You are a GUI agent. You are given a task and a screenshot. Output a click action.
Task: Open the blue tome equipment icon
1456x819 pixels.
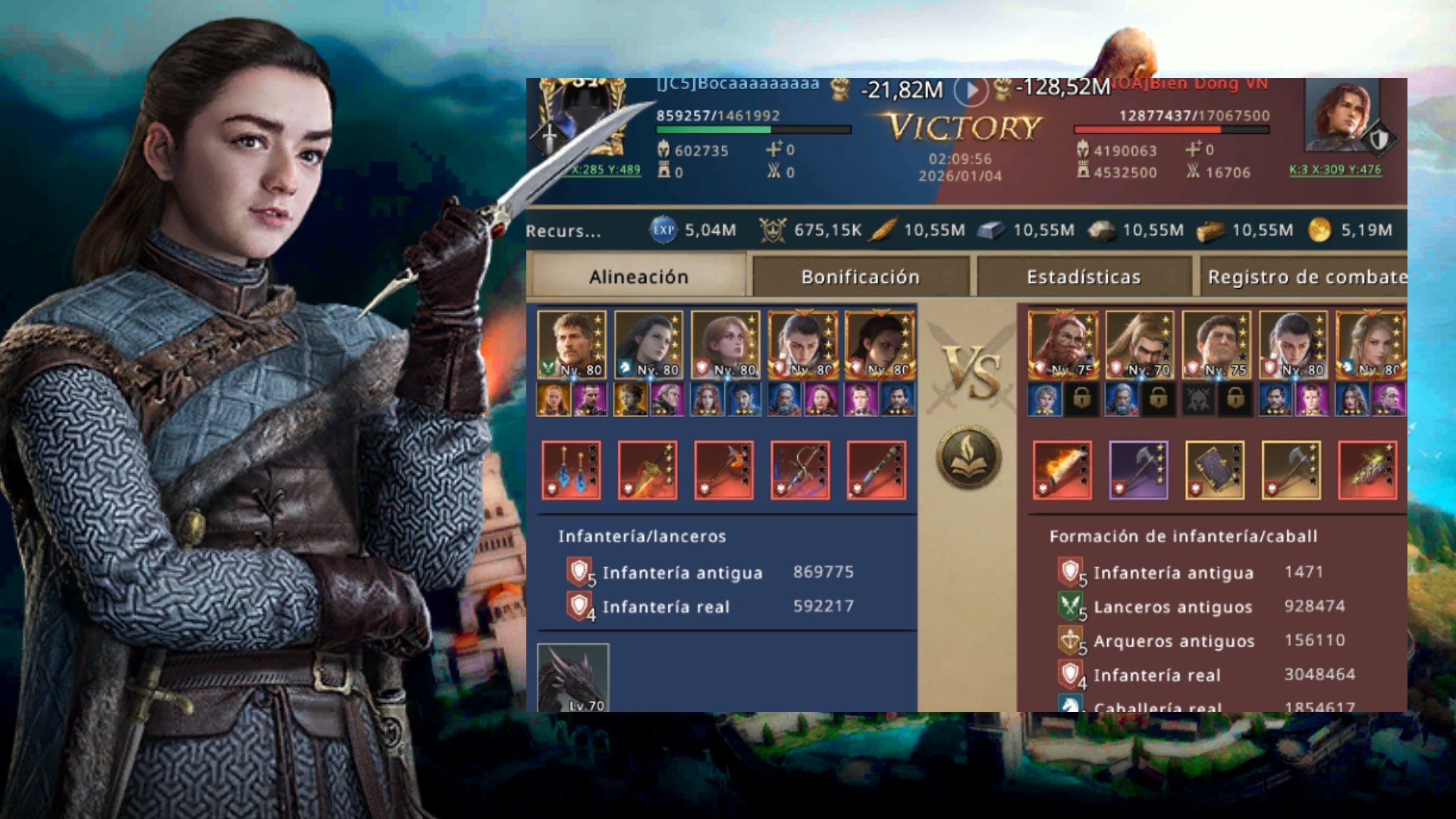(1215, 470)
